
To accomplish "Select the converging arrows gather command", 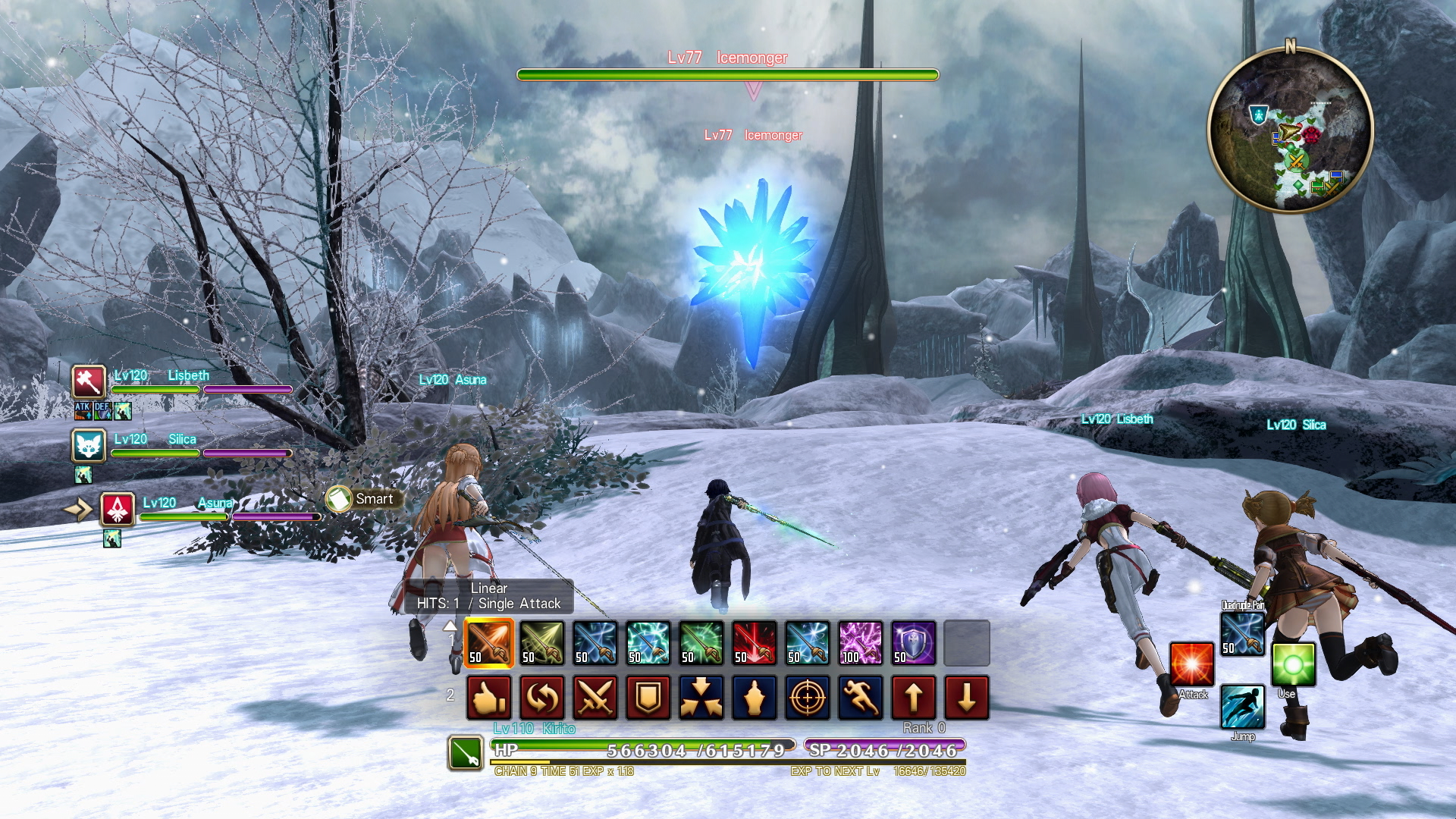I will [x=701, y=698].
